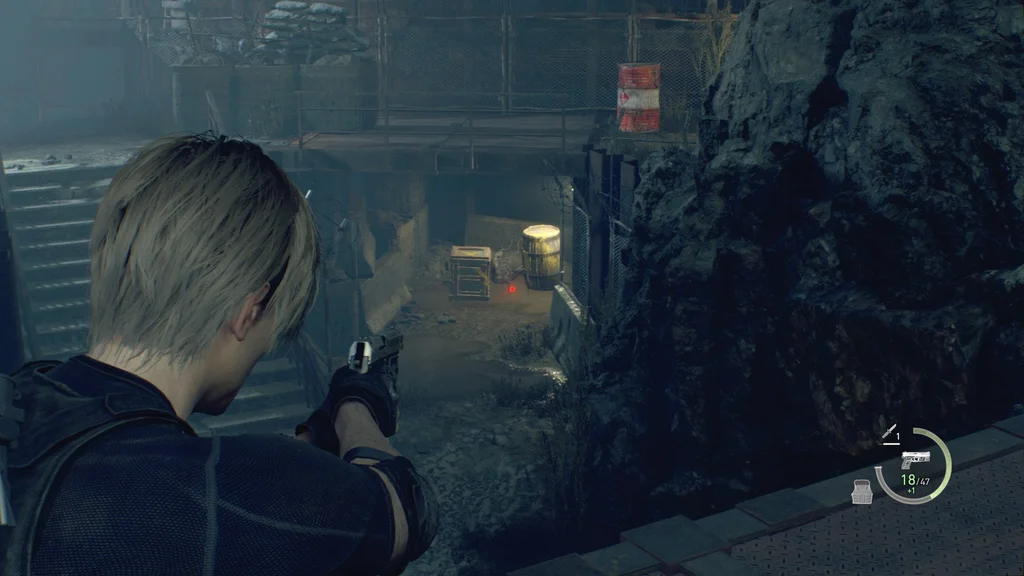This screenshot has width=1024, height=576.
Task: Click the body armor vest icon
Action: [862, 491]
